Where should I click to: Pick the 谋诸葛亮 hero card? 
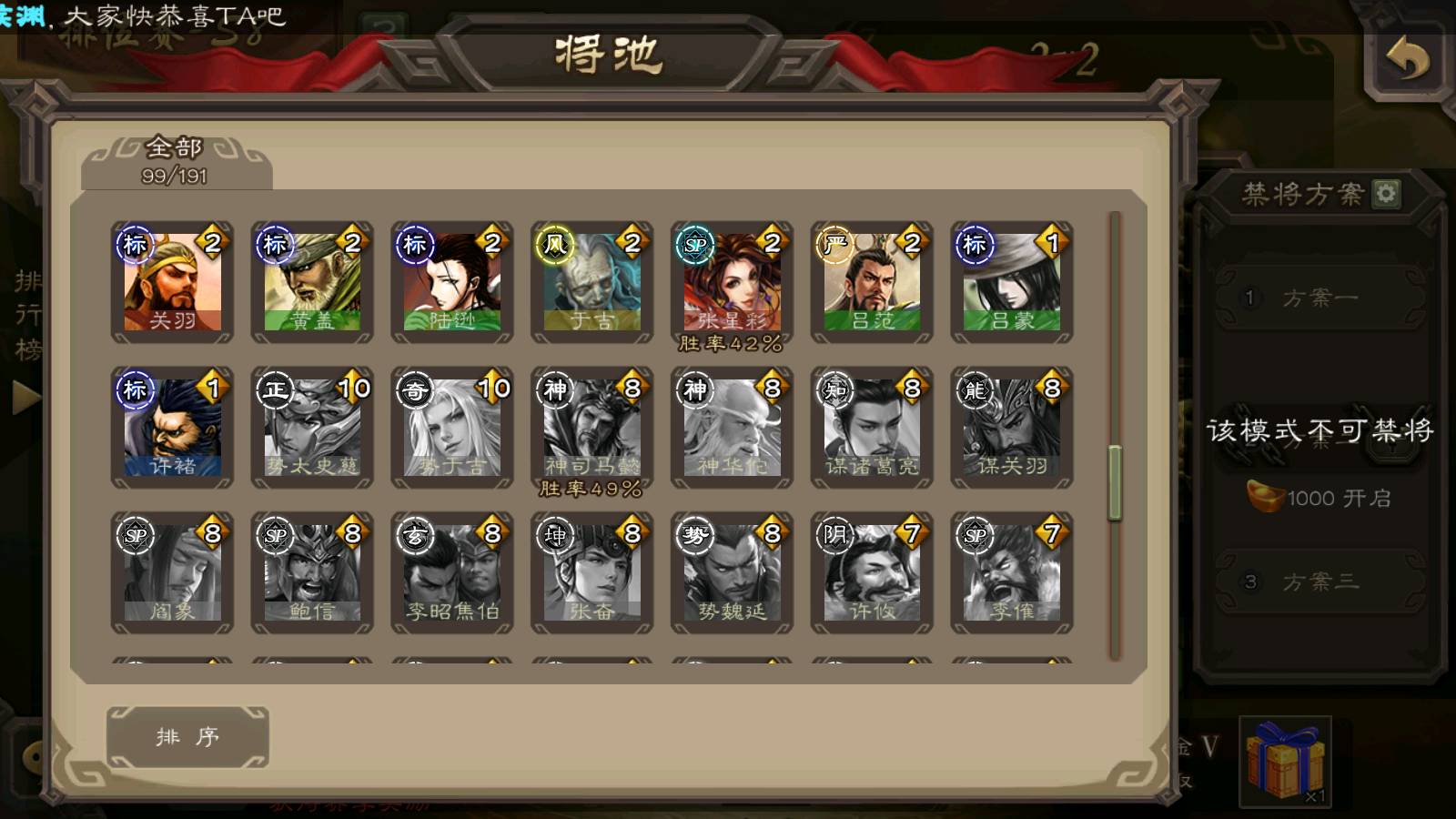click(872, 429)
